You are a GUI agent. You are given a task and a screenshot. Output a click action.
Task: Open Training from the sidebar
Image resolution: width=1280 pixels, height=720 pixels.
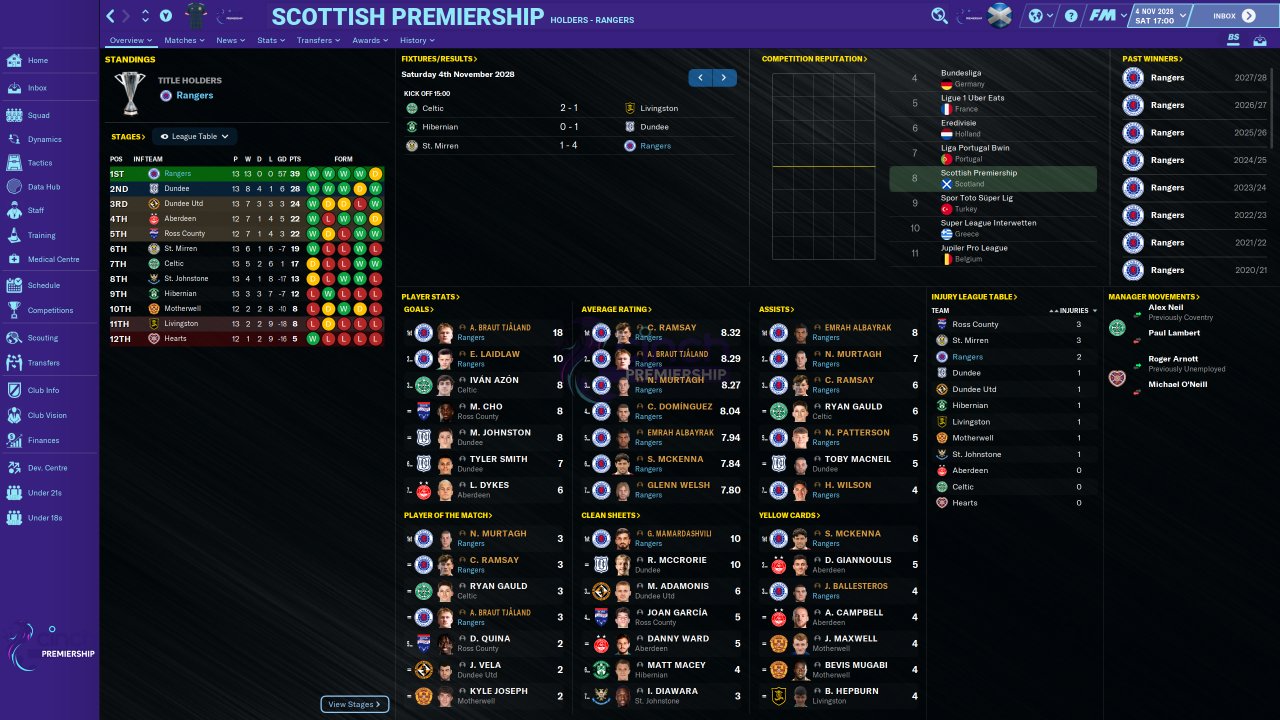(41, 236)
